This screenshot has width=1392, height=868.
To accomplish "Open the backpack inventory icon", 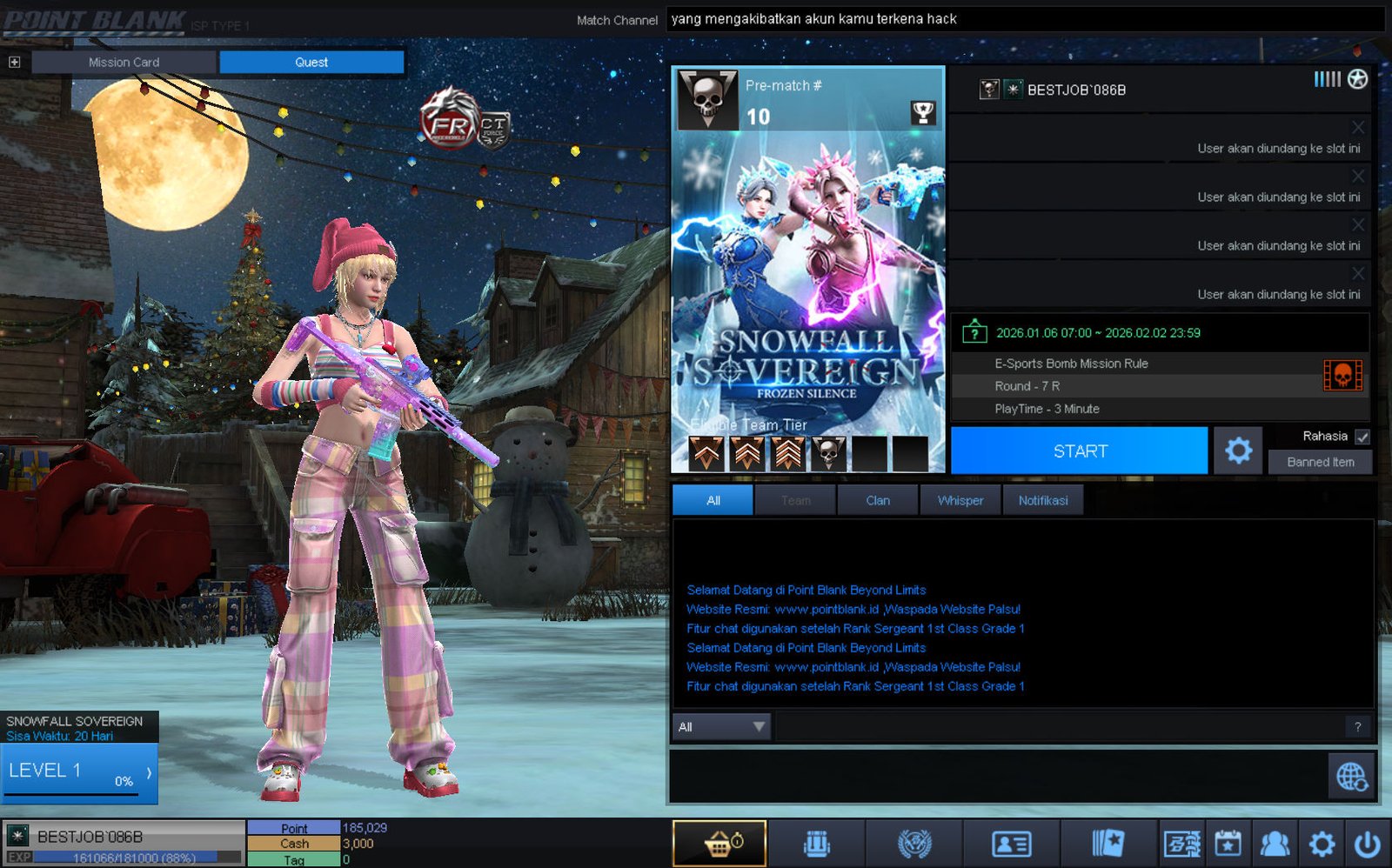I will point(816,843).
